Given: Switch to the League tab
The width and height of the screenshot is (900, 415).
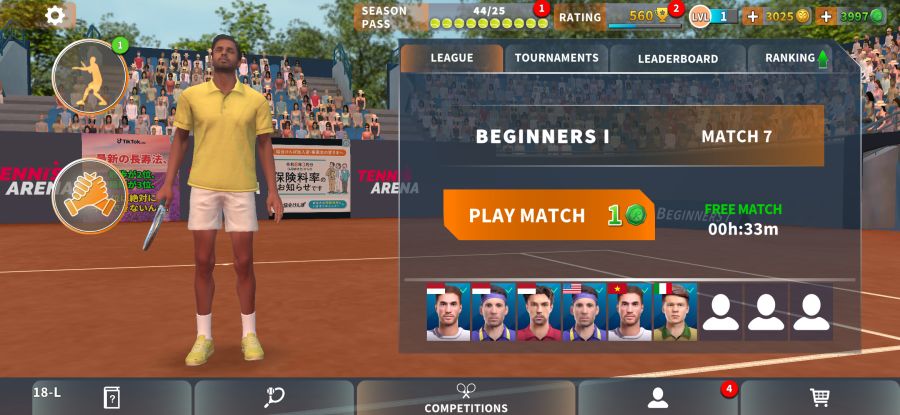Looking at the screenshot, I should click(452, 58).
